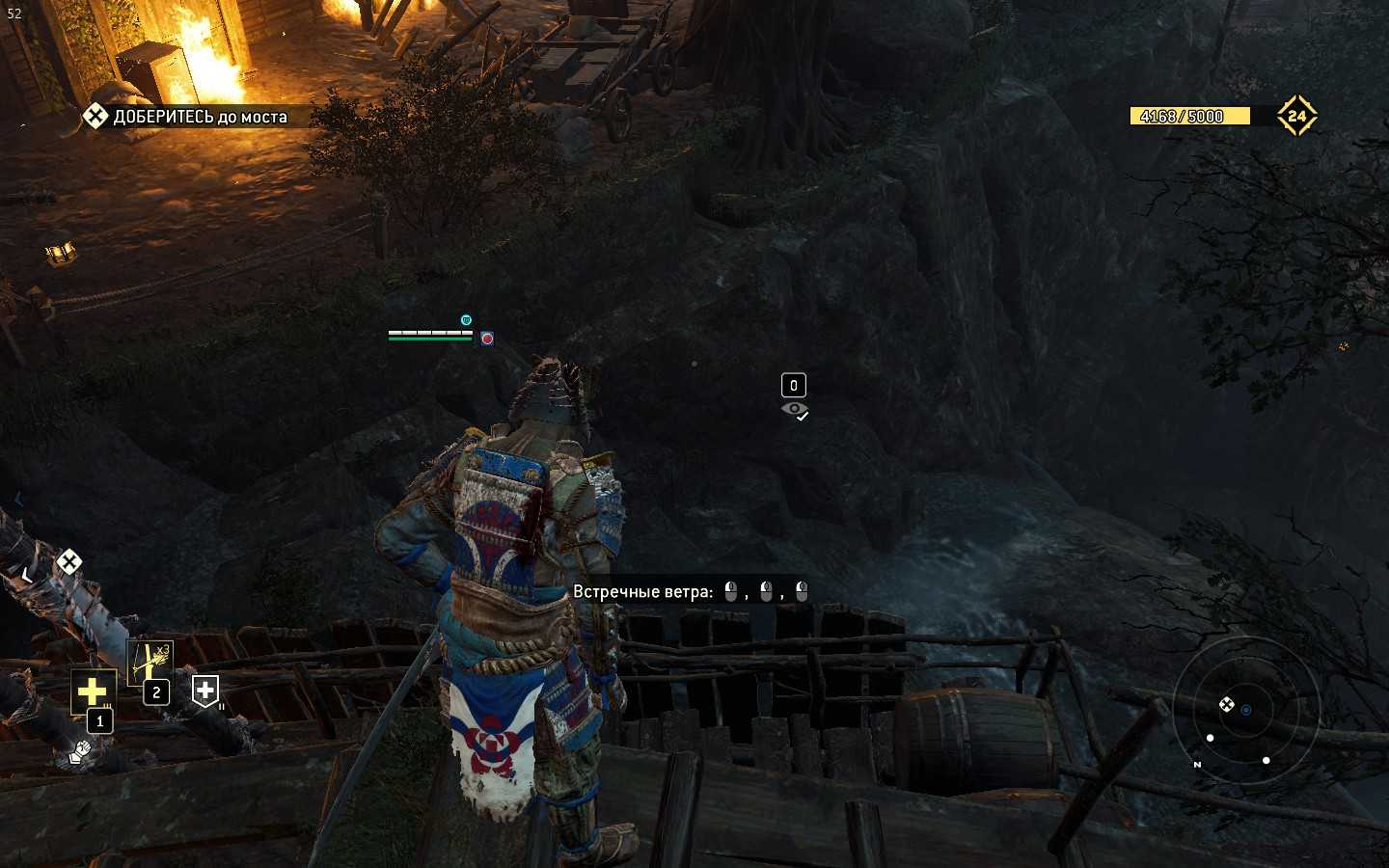Trigger the white shield cross feat

tap(205, 691)
